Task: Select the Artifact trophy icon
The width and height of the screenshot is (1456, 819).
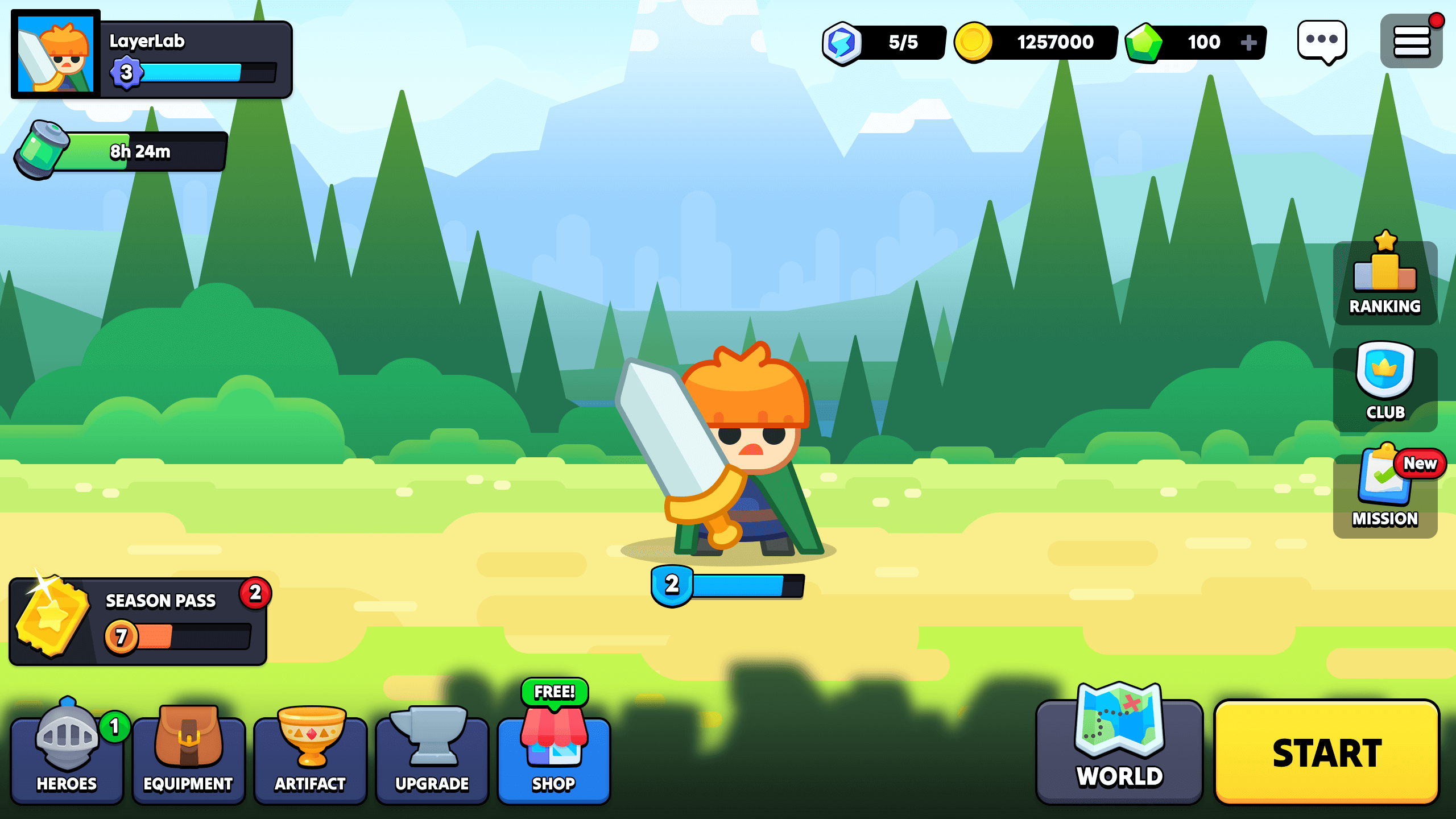Action: (310, 752)
